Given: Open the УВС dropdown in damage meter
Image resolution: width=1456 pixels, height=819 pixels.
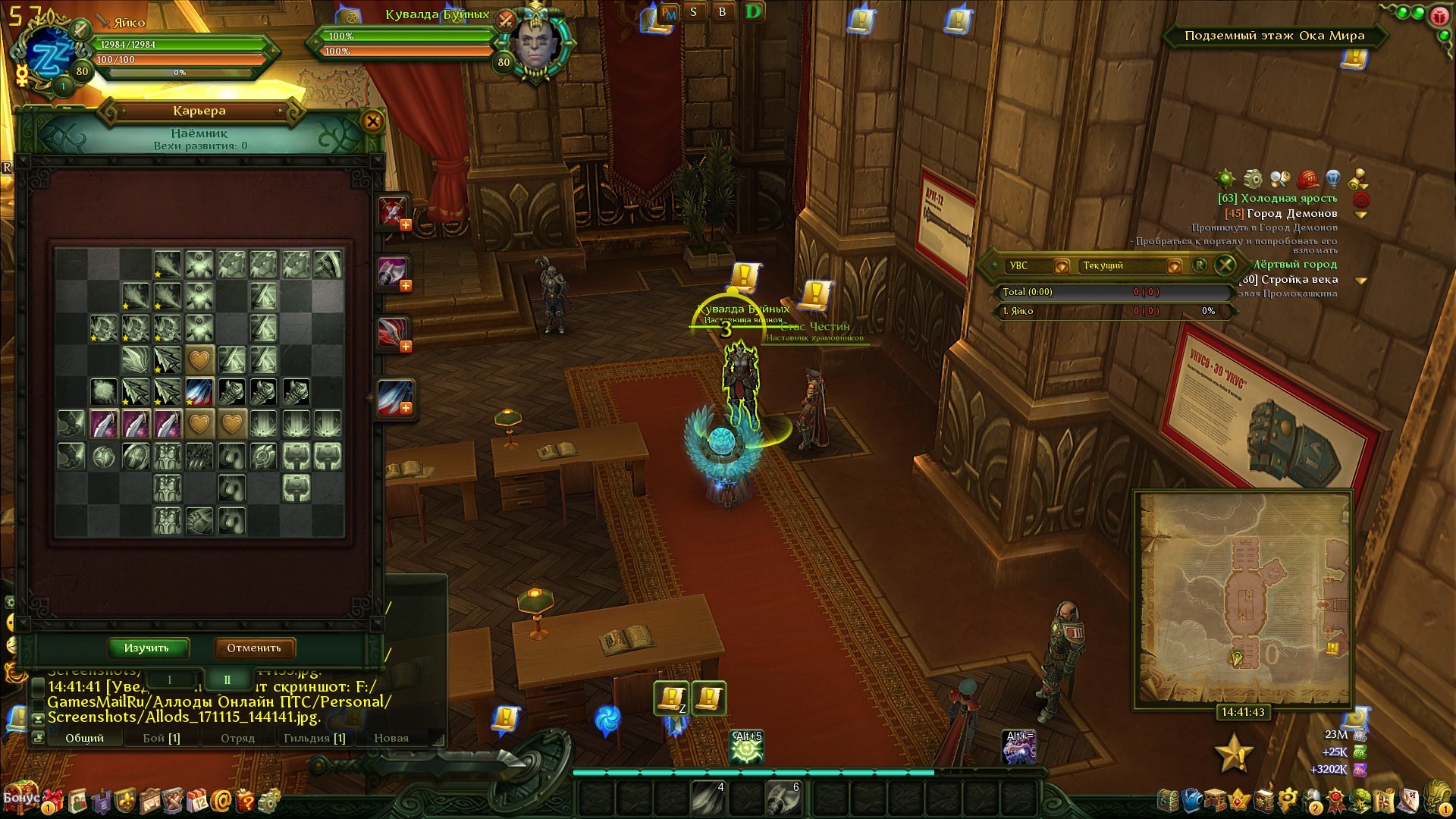Looking at the screenshot, I should pyautogui.click(x=1061, y=266).
